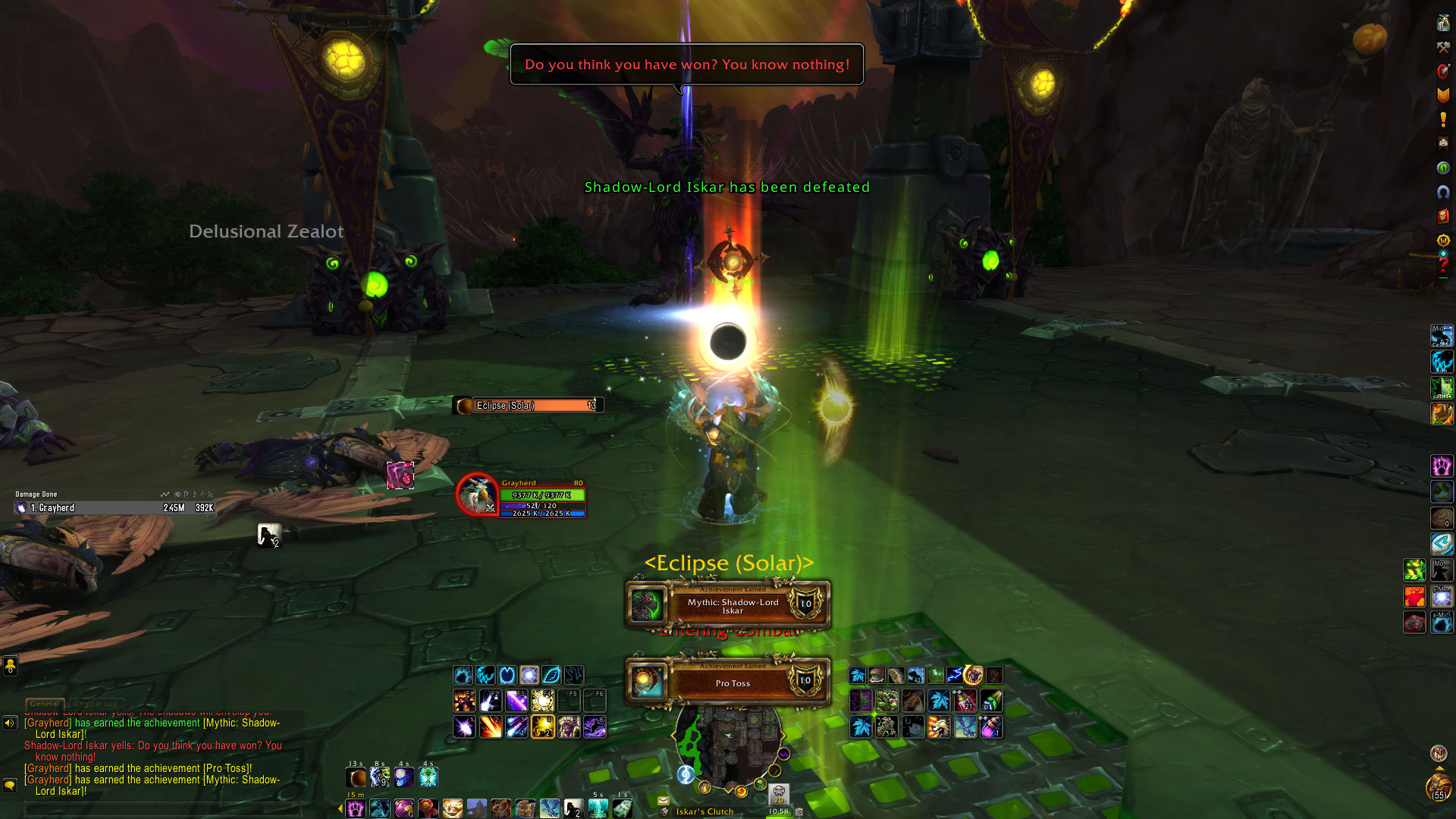Select the General chat tab
Screen dimensions: 1456x819
[45, 704]
